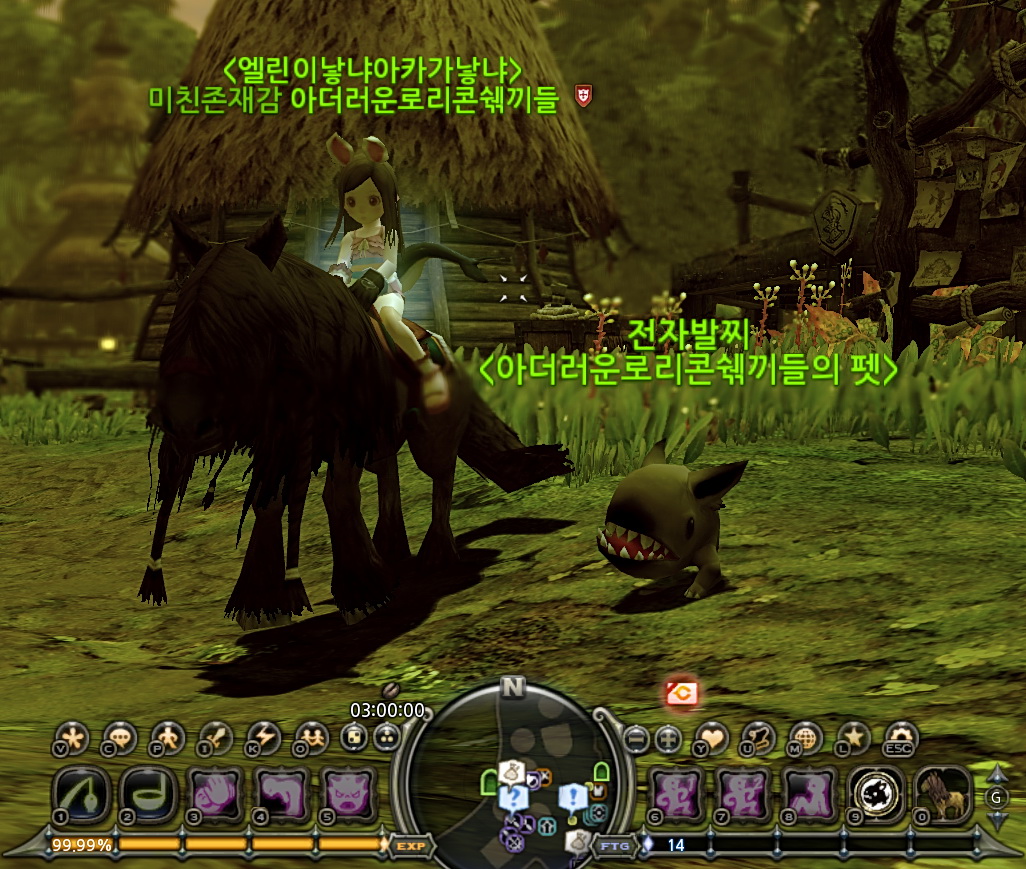
Task: Open the ESC system gear menu
Action: 901,737
